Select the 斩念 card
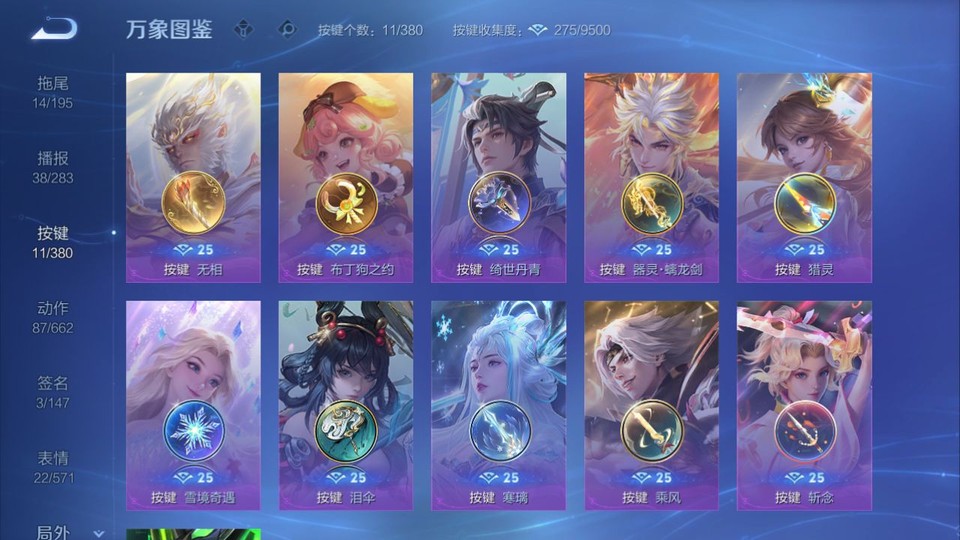This screenshot has height=540, width=960. pos(804,405)
